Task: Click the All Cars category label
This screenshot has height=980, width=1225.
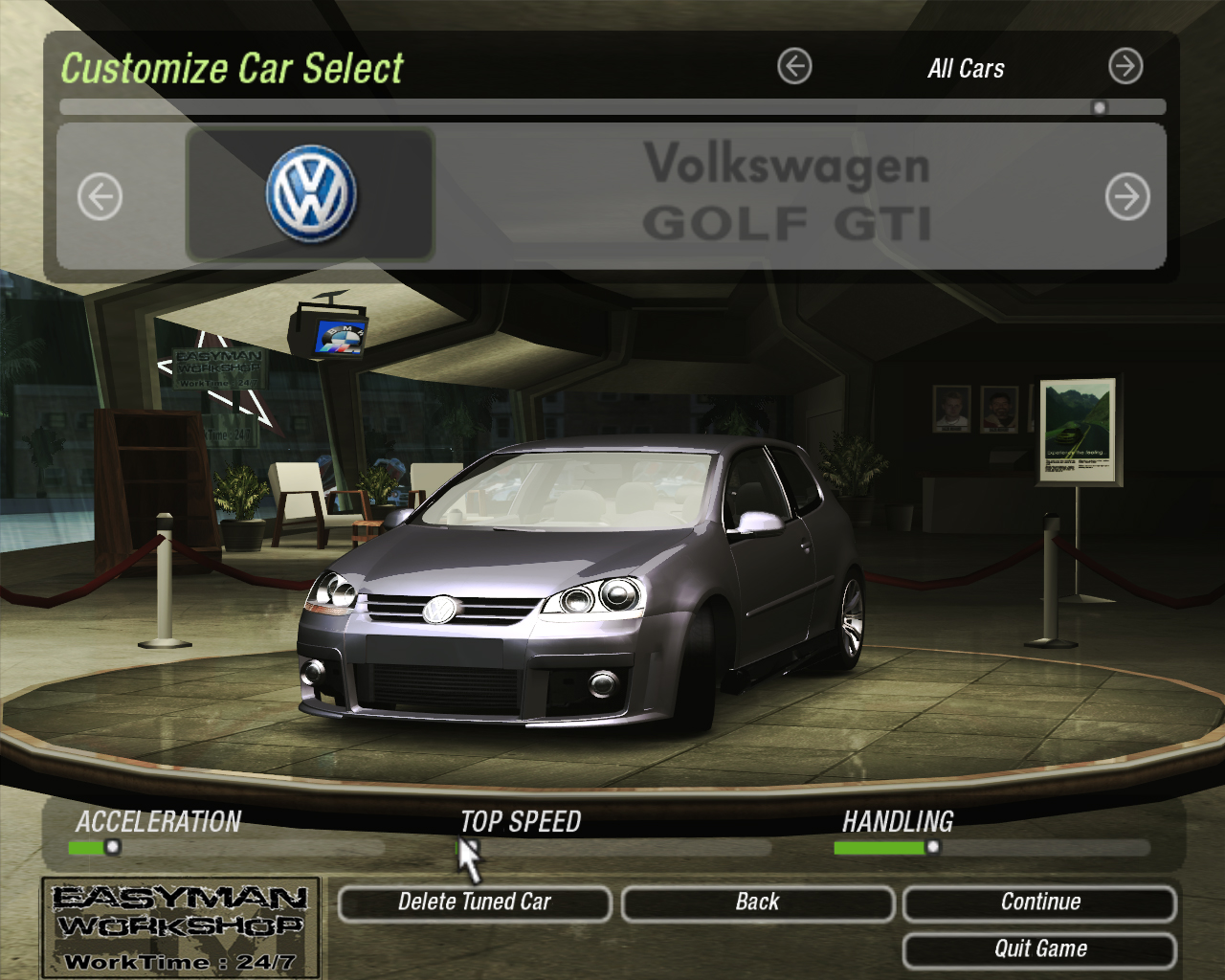Action: coord(965,68)
